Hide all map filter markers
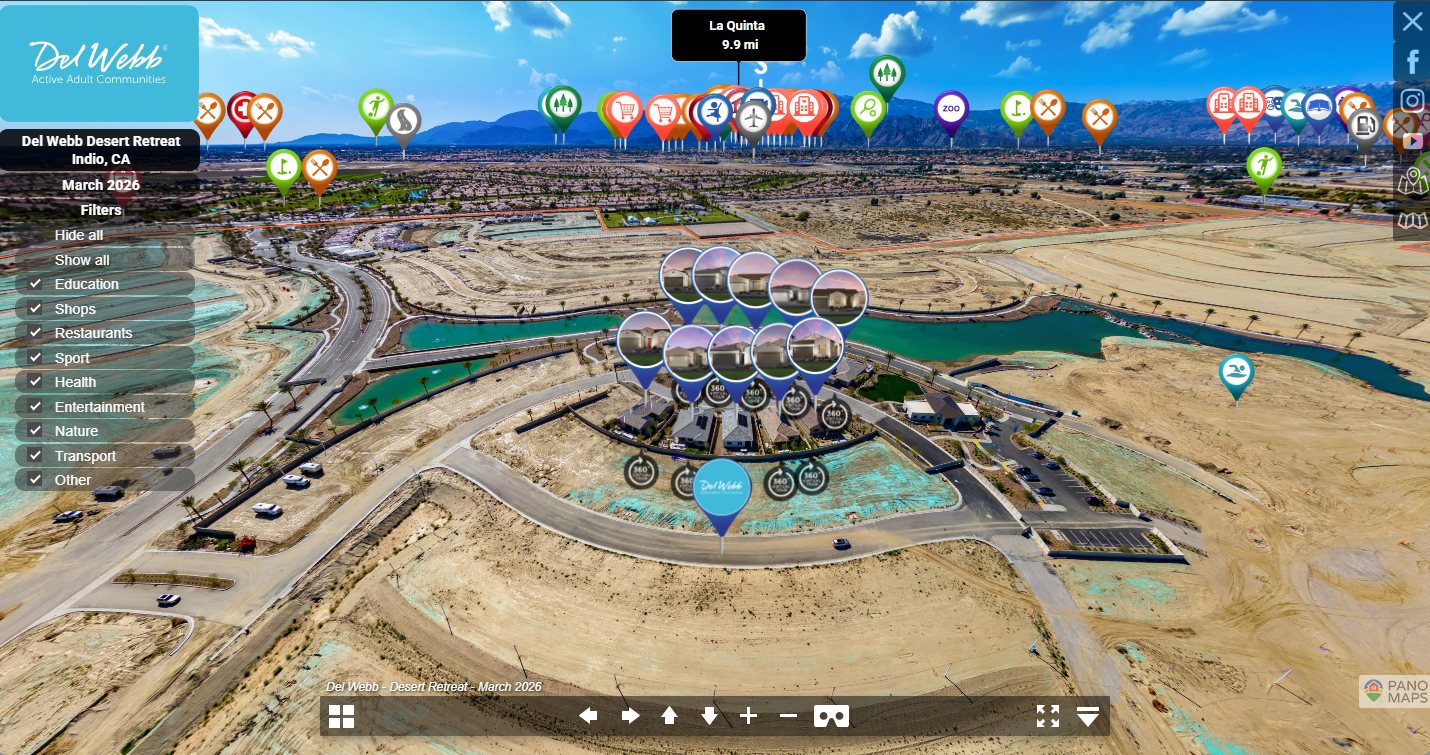Image resolution: width=1430 pixels, height=755 pixels. (79, 235)
